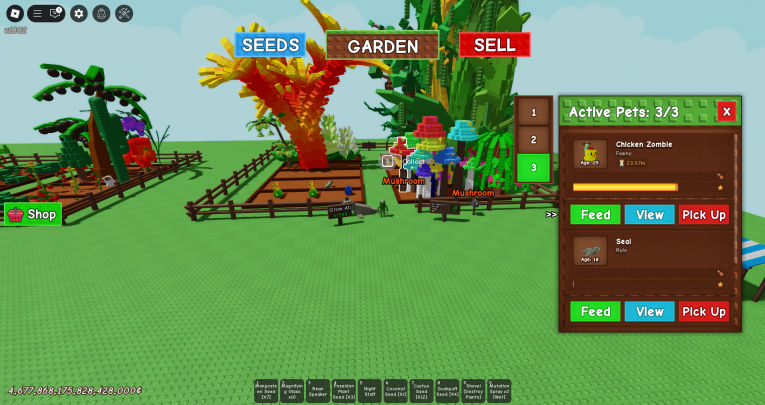Image resolution: width=765 pixels, height=405 pixels.
Task: Open the Roblox chat notifications icon
Action: pos(56,13)
